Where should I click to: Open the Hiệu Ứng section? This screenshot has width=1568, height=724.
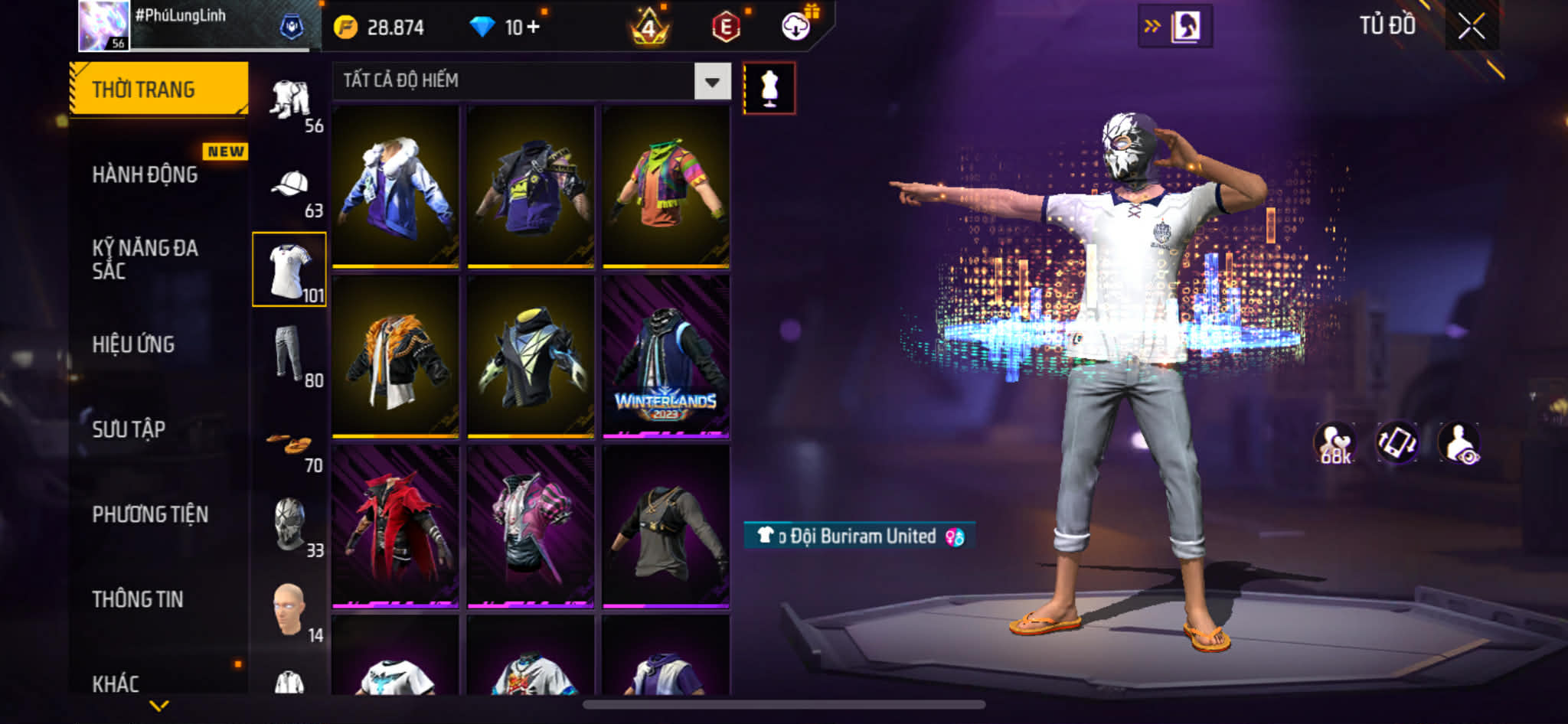click(x=134, y=344)
